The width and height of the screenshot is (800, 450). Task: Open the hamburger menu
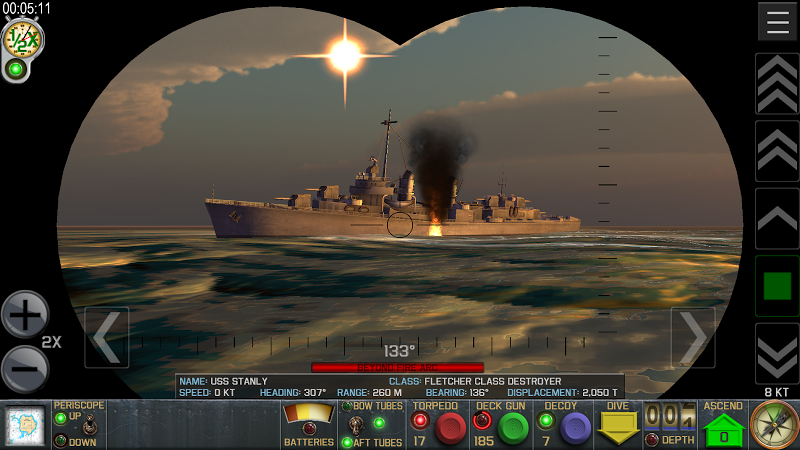click(777, 21)
